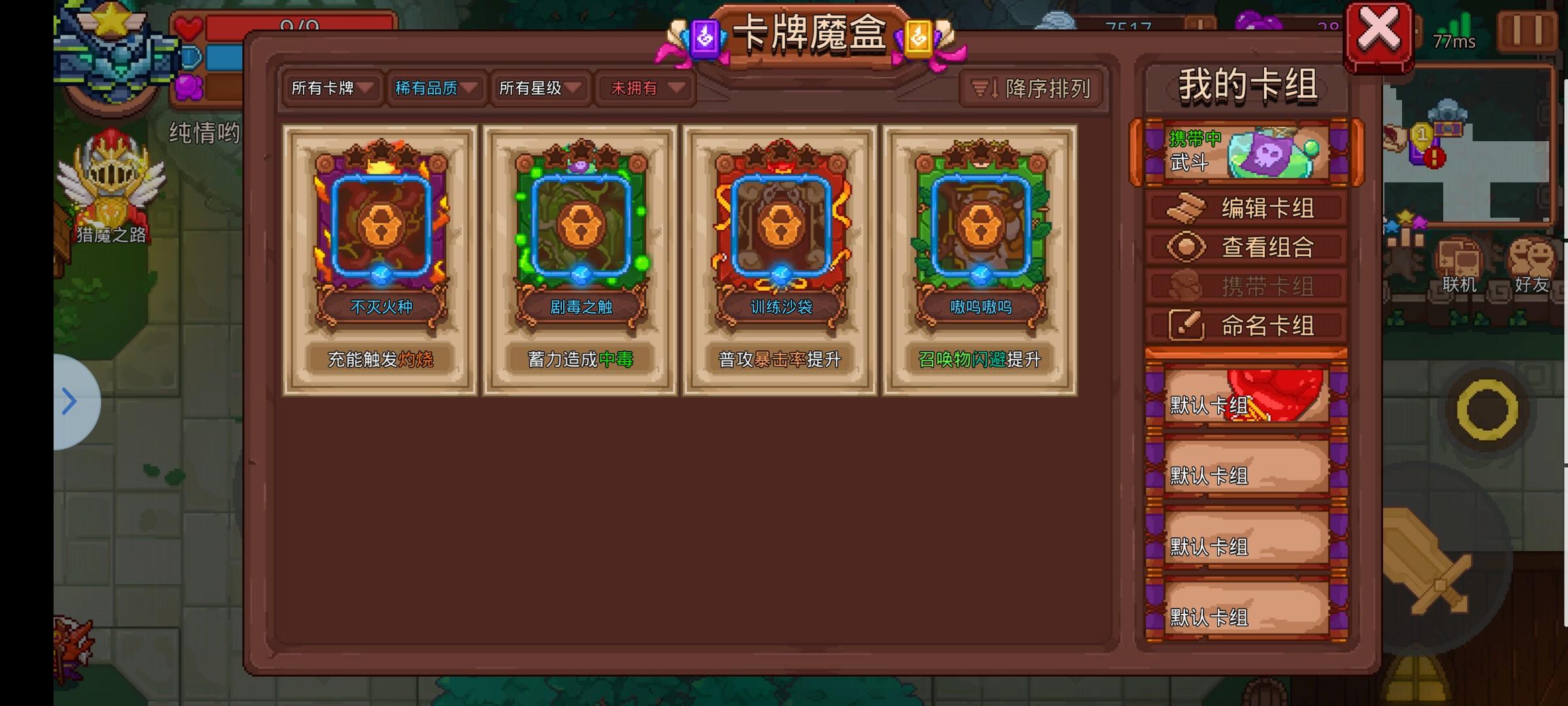1568x706 pixels.
Task: Toggle the 稀有品质 quality filter
Action: (x=434, y=87)
